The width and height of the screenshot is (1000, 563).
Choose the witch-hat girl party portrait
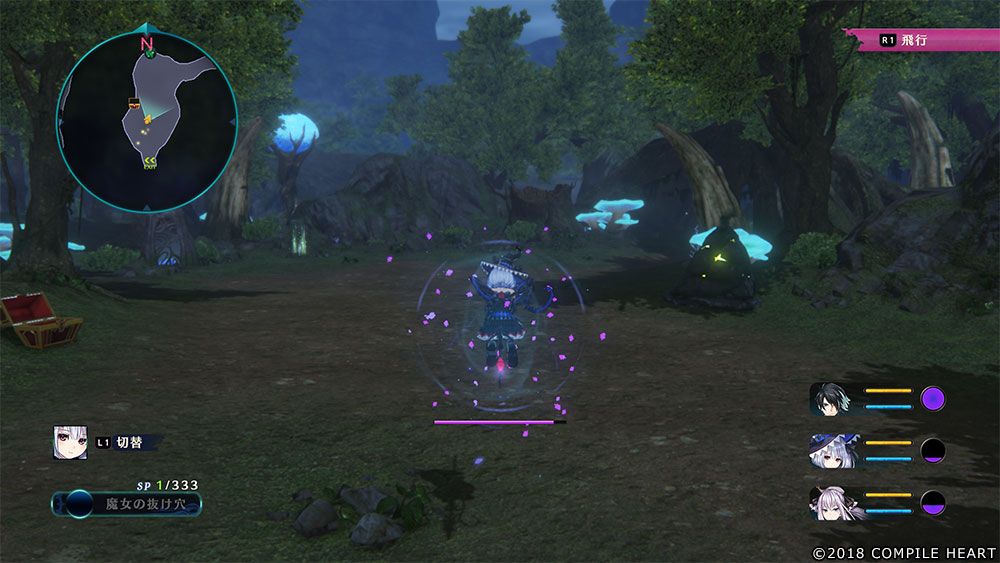click(831, 450)
